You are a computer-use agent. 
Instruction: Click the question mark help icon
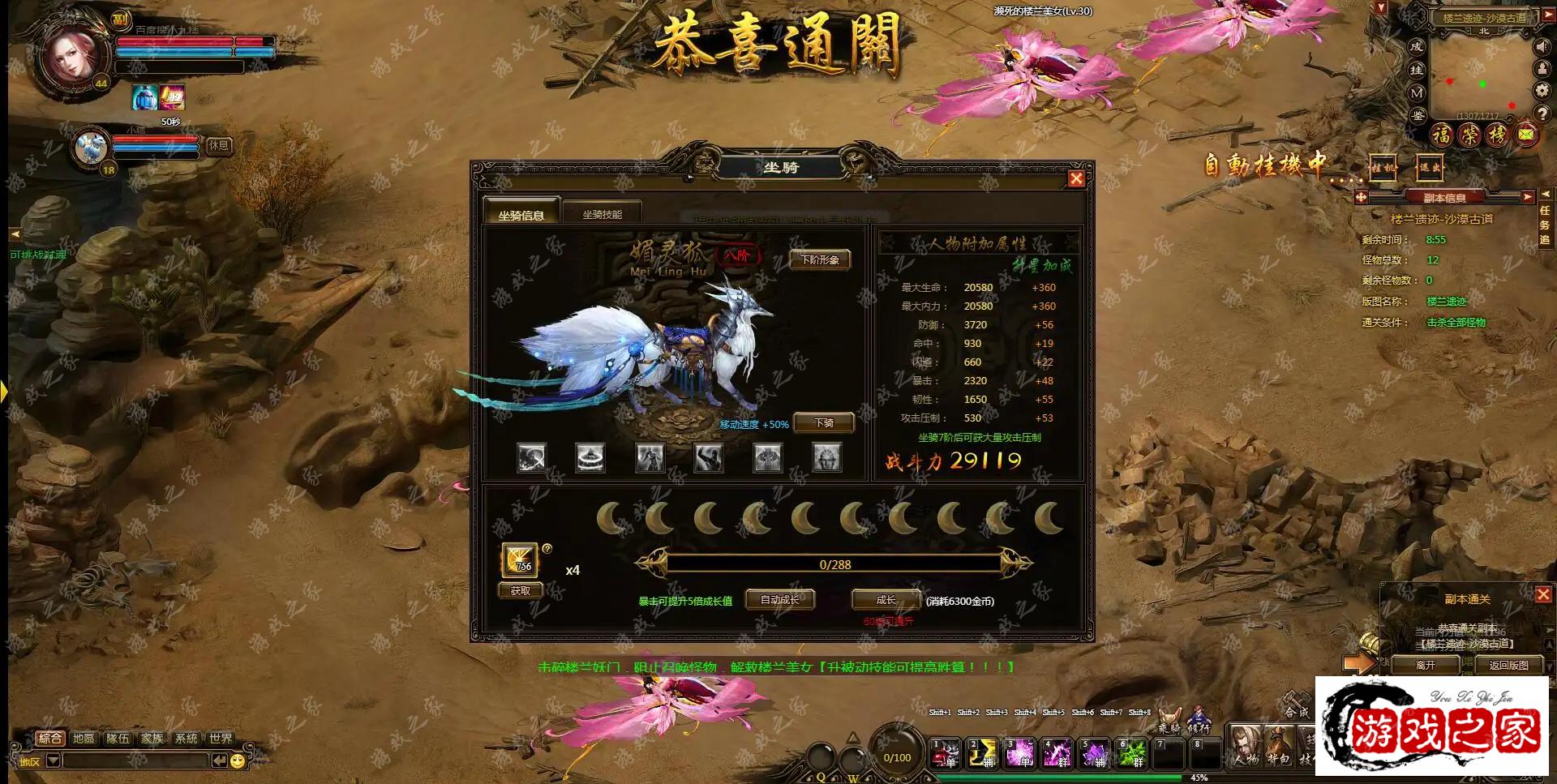pos(1542,113)
